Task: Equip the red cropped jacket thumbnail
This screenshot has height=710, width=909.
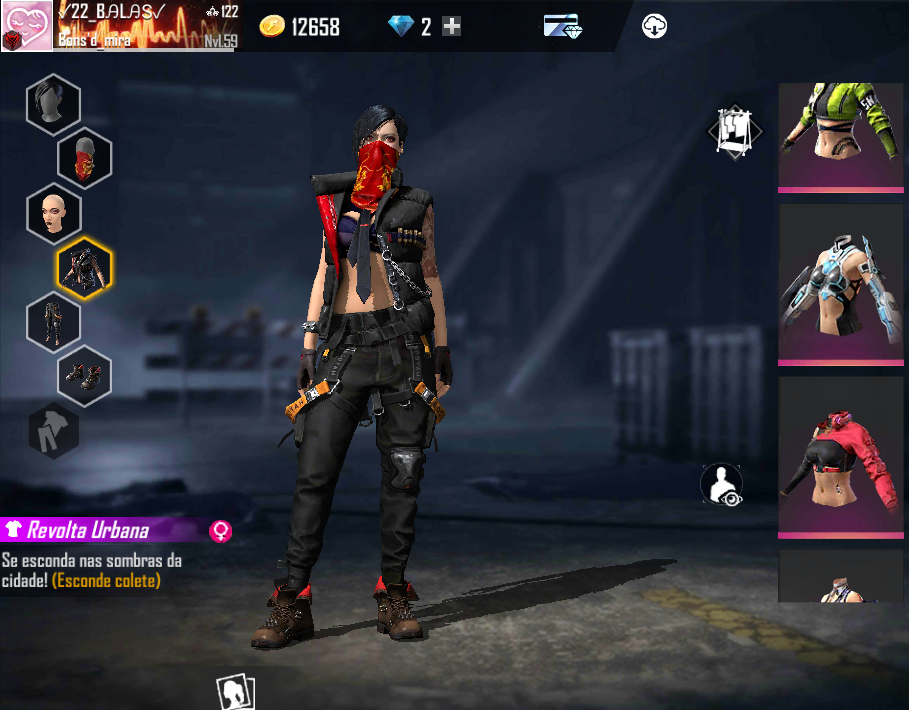Action: pos(840,456)
